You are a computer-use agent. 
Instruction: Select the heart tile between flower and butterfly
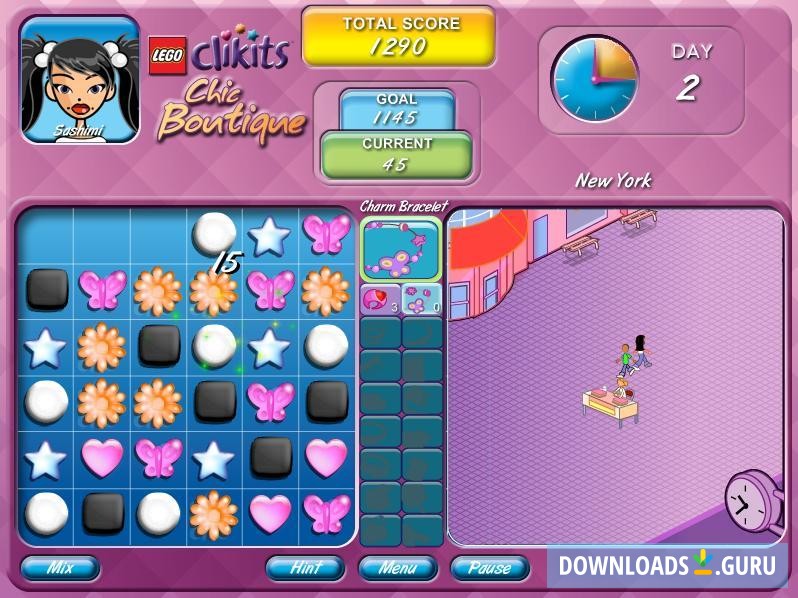tap(270, 514)
